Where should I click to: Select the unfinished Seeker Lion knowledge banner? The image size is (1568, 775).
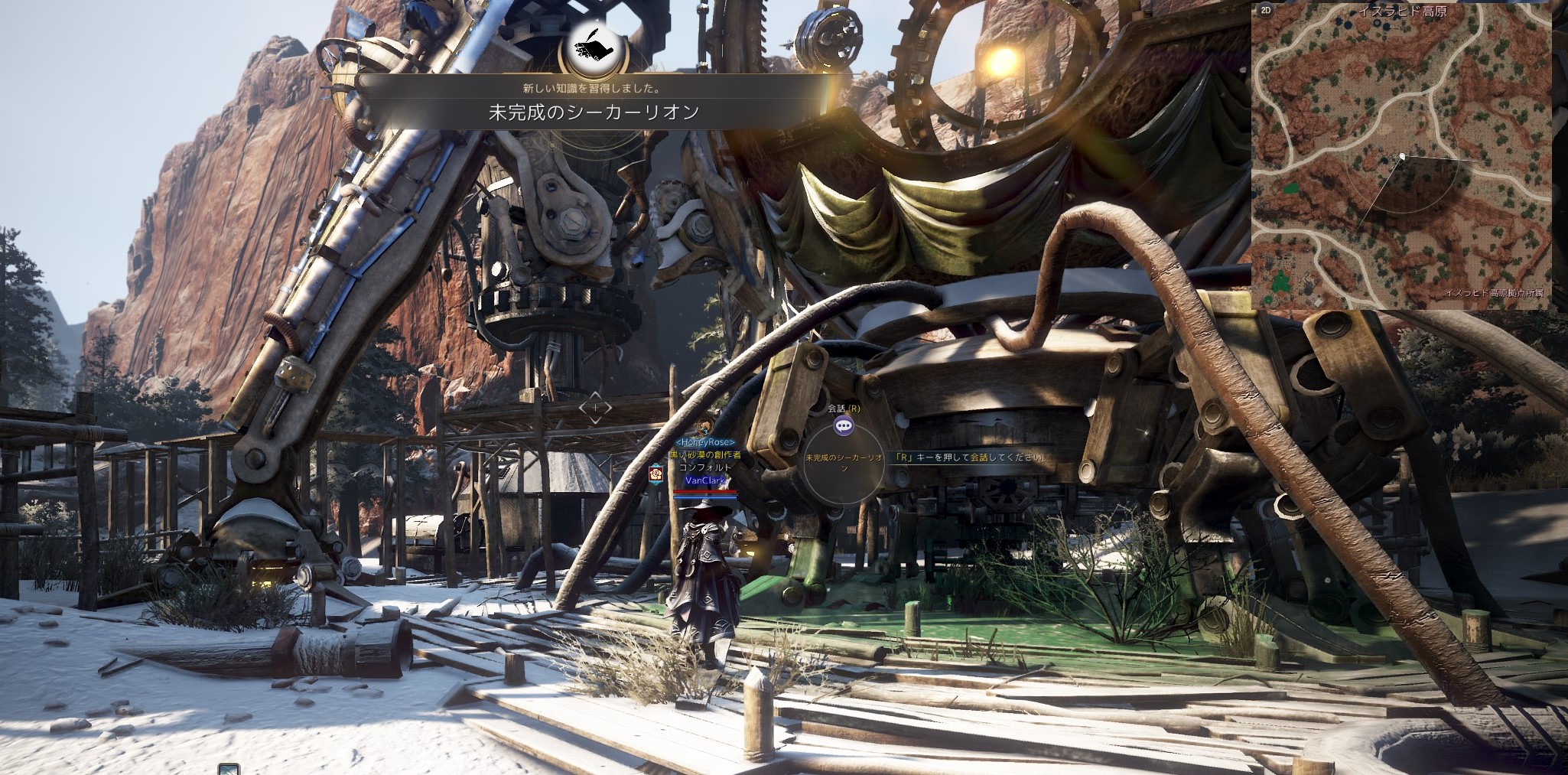click(594, 112)
